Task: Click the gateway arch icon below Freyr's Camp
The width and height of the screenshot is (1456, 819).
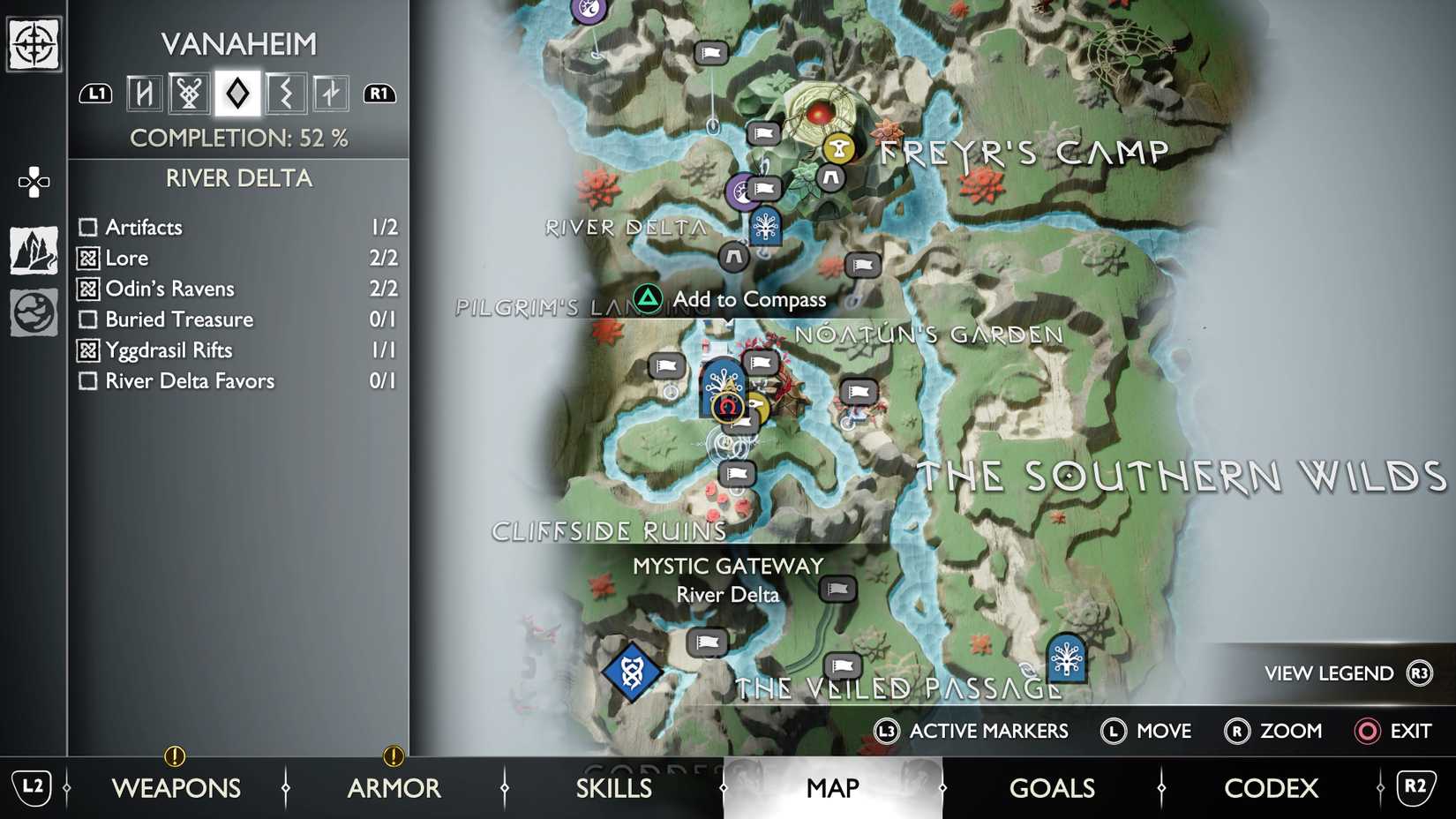Action: (x=829, y=179)
